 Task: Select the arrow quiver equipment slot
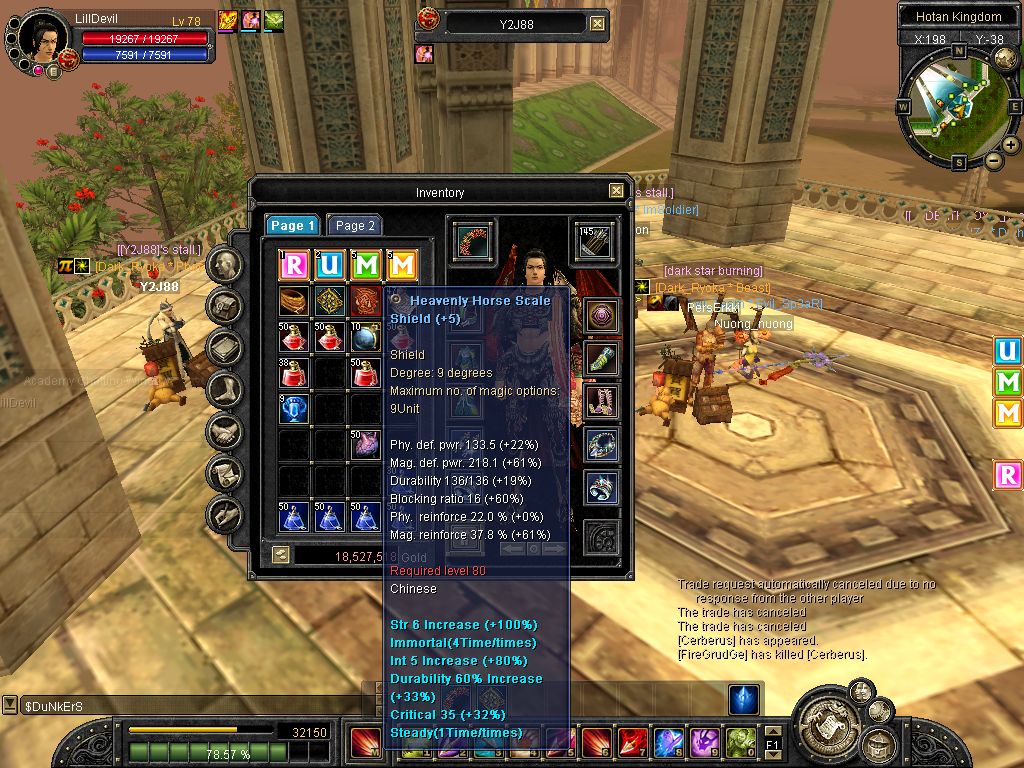pos(592,241)
